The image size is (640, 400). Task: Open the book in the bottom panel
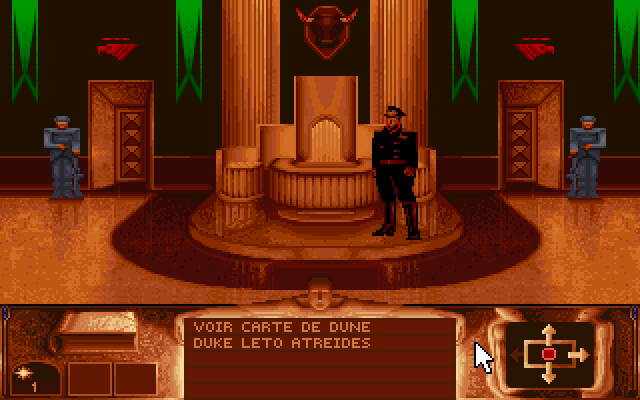coord(97,334)
